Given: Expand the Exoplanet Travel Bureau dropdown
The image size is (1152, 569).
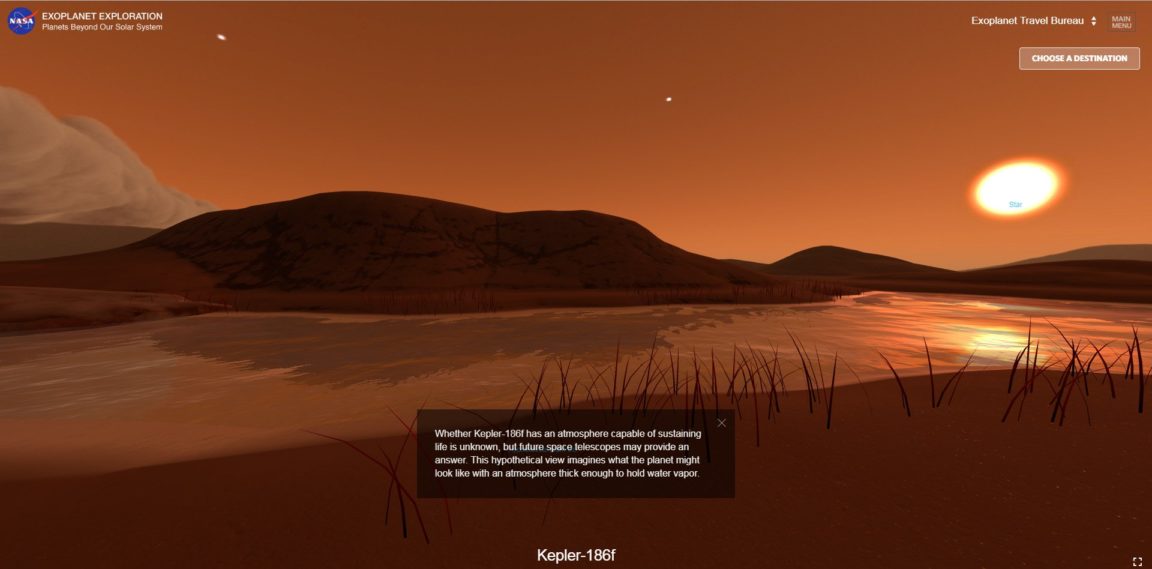Looking at the screenshot, I should [x=1034, y=21].
